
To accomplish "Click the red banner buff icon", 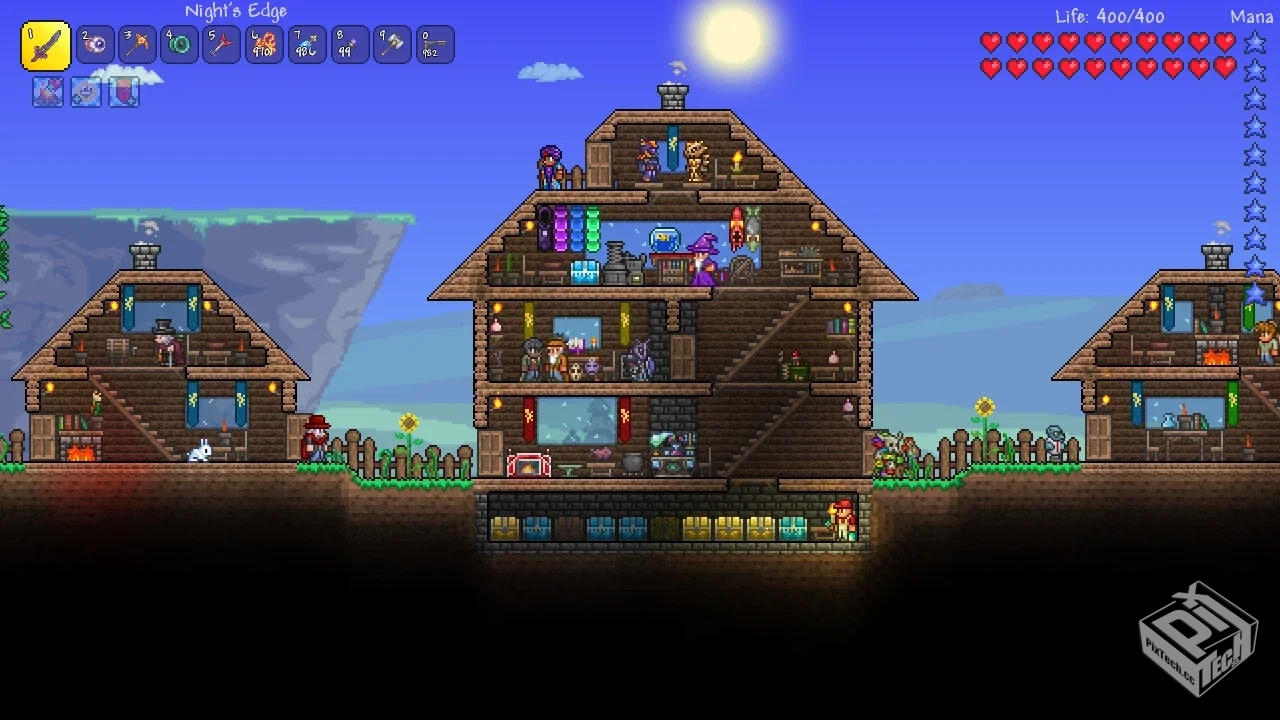I will [124, 92].
